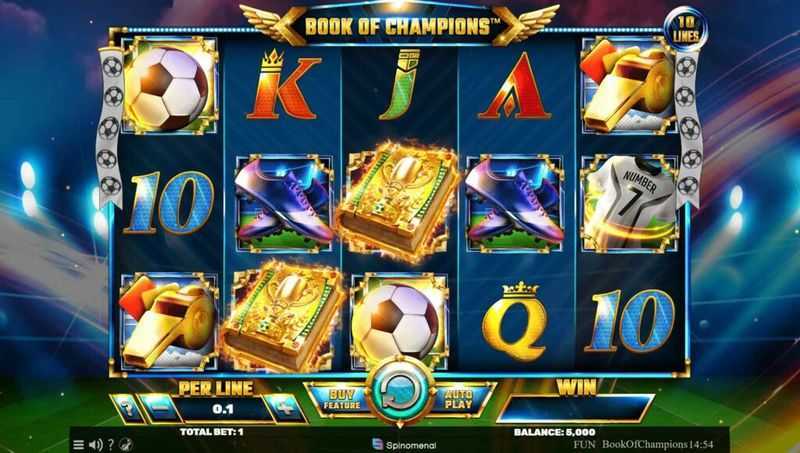Open the hamburger menu in bottom bar
Image resolution: width=800 pixels, height=453 pixels.
point(79,444)
